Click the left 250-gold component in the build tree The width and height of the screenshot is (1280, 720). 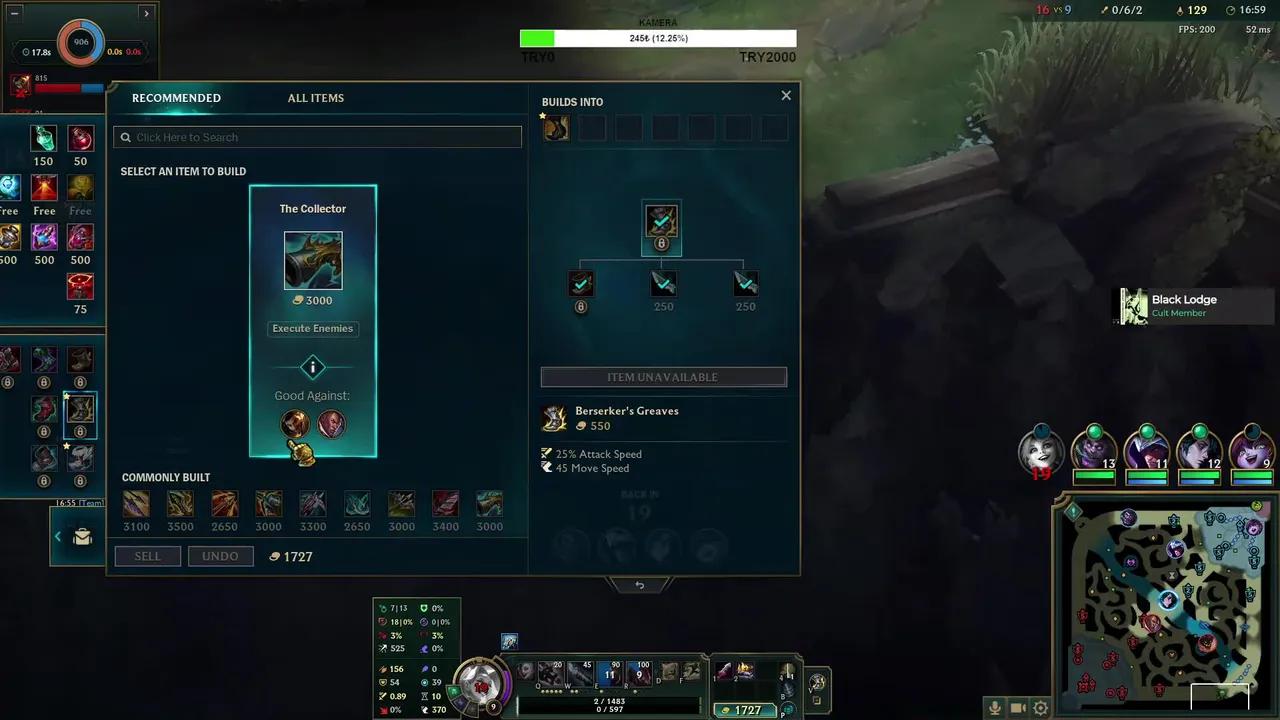pos(663,283)
